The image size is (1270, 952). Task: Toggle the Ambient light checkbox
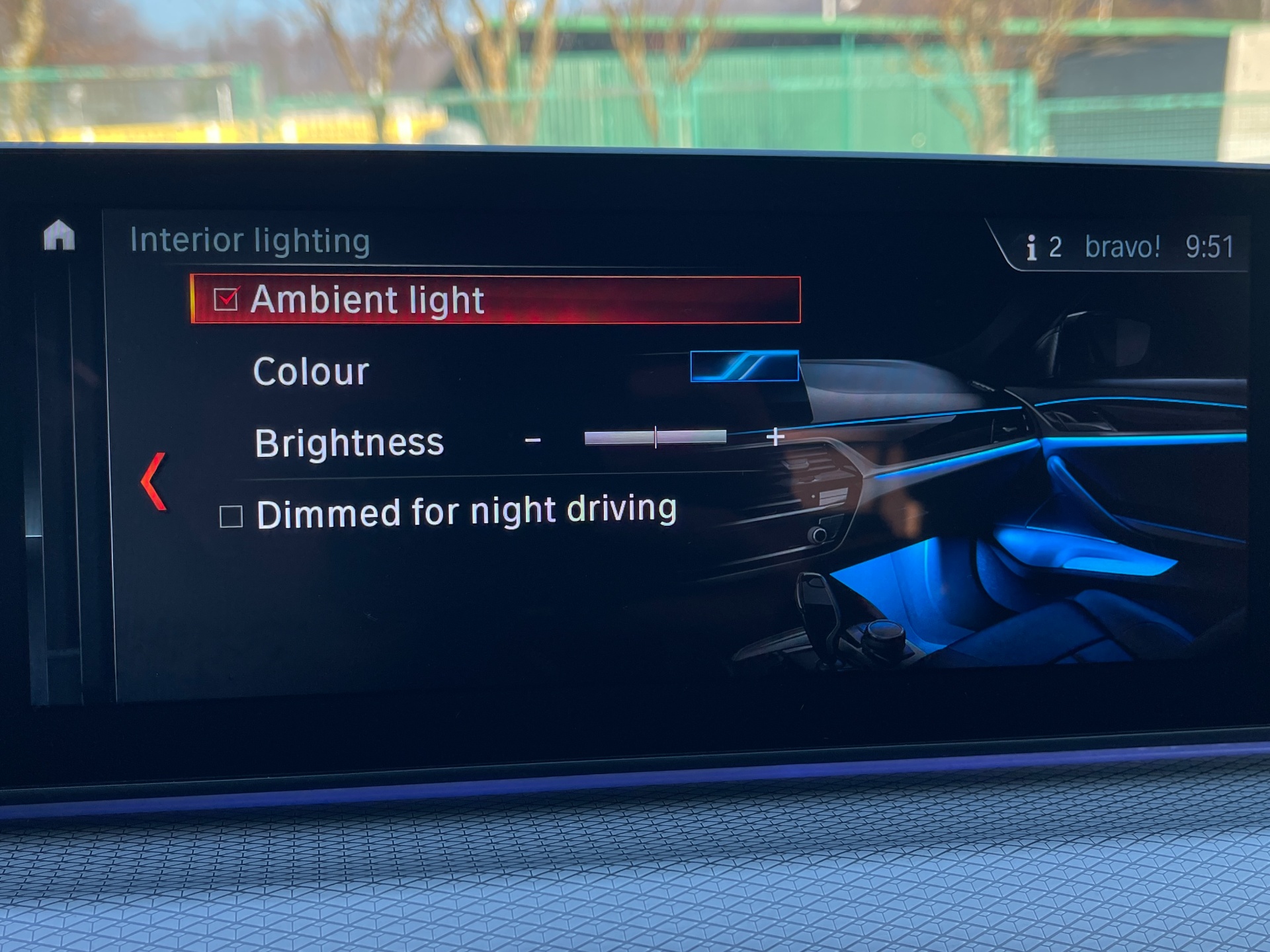pos(226,299)
